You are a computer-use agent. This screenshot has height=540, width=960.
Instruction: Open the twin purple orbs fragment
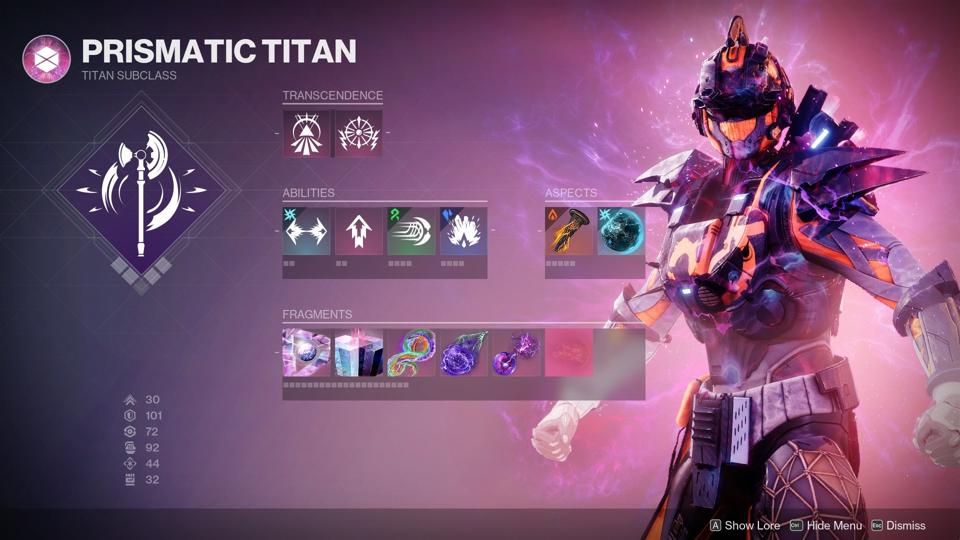pyautogui.click(x=516, y=353)
